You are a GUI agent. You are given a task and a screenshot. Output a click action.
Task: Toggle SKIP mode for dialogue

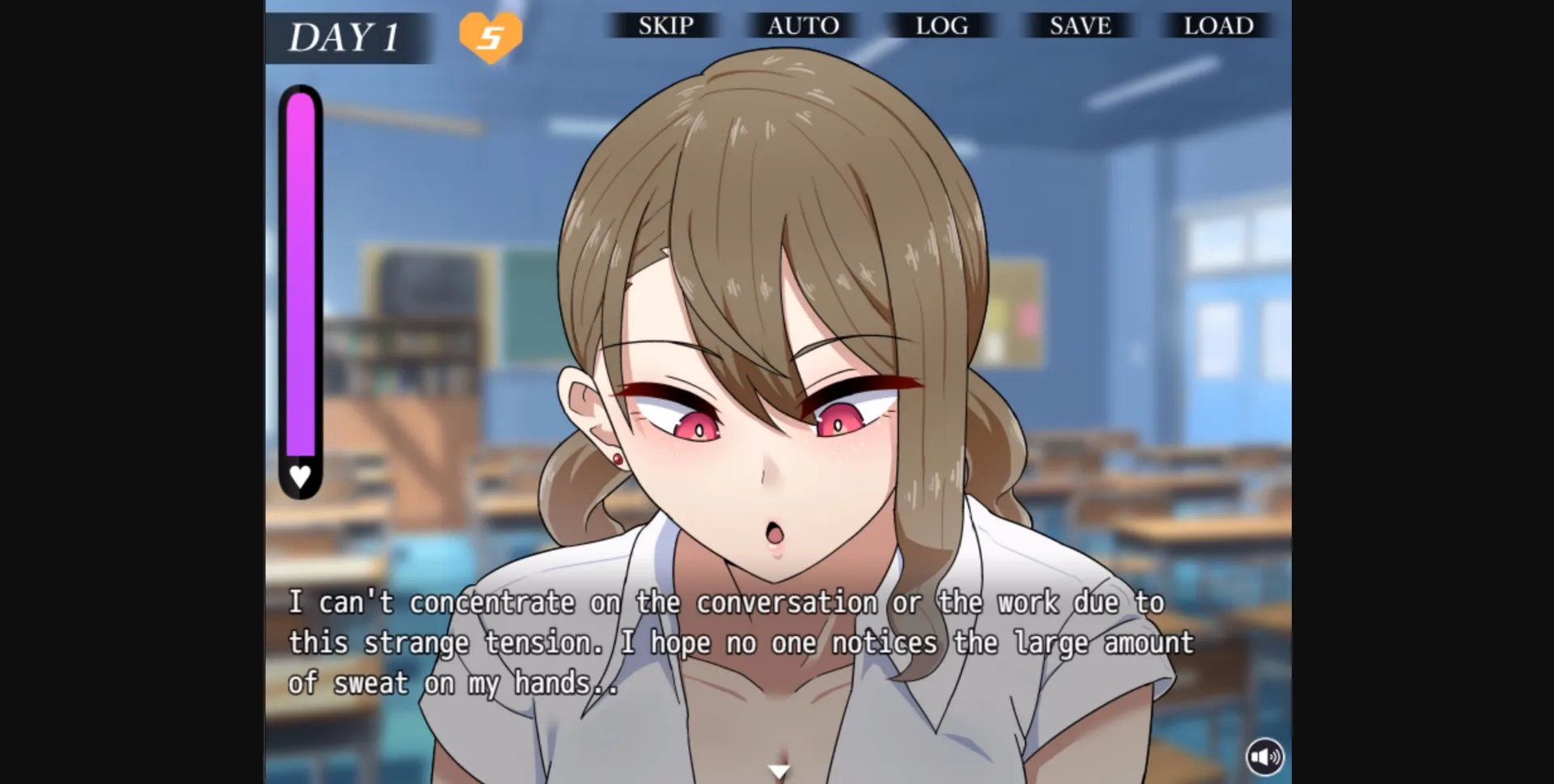coord(664,26)
